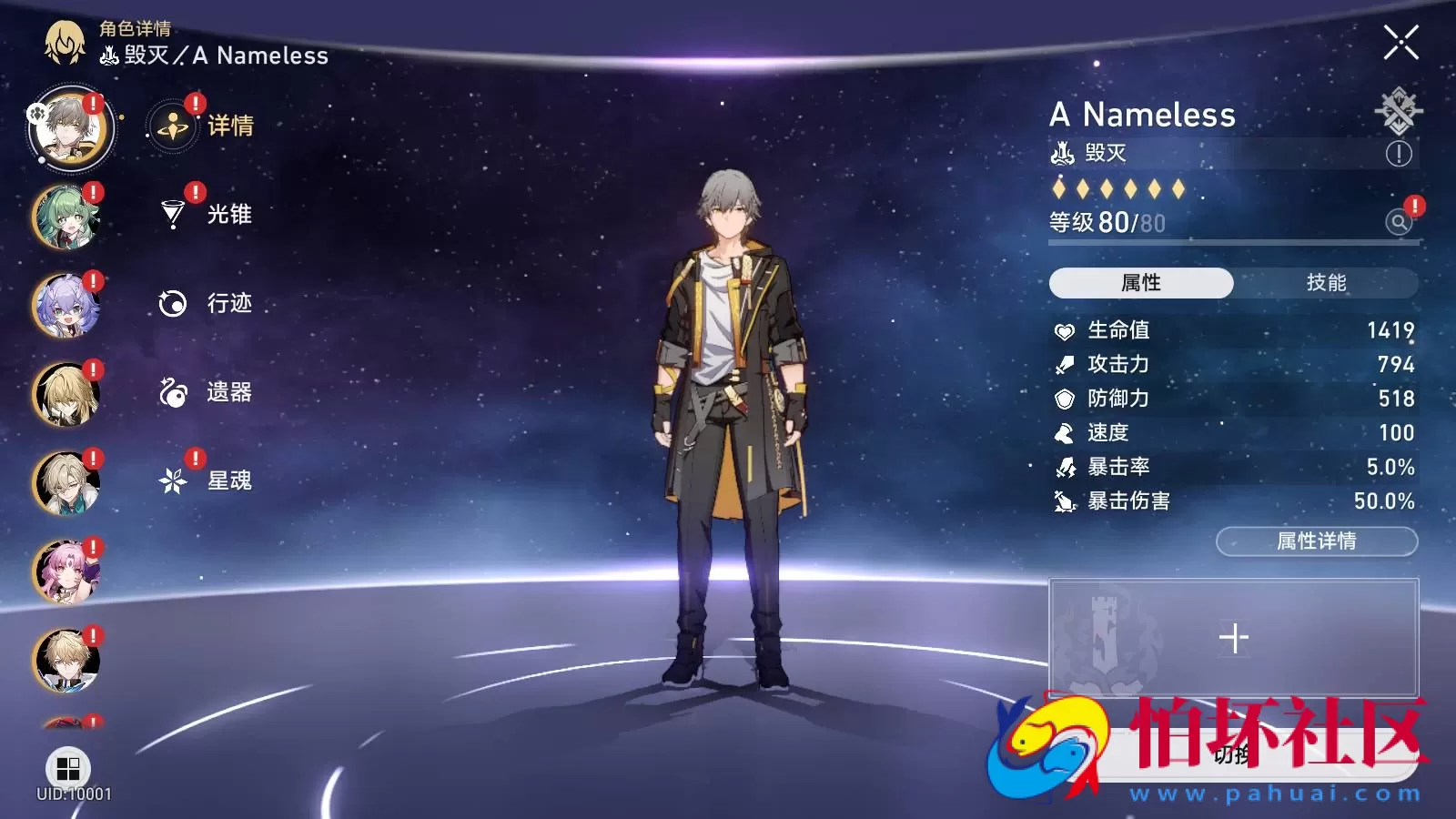This screenshot has height=819, width=1456.
Task: Close the character details screen
Action: coord(1400,43)
